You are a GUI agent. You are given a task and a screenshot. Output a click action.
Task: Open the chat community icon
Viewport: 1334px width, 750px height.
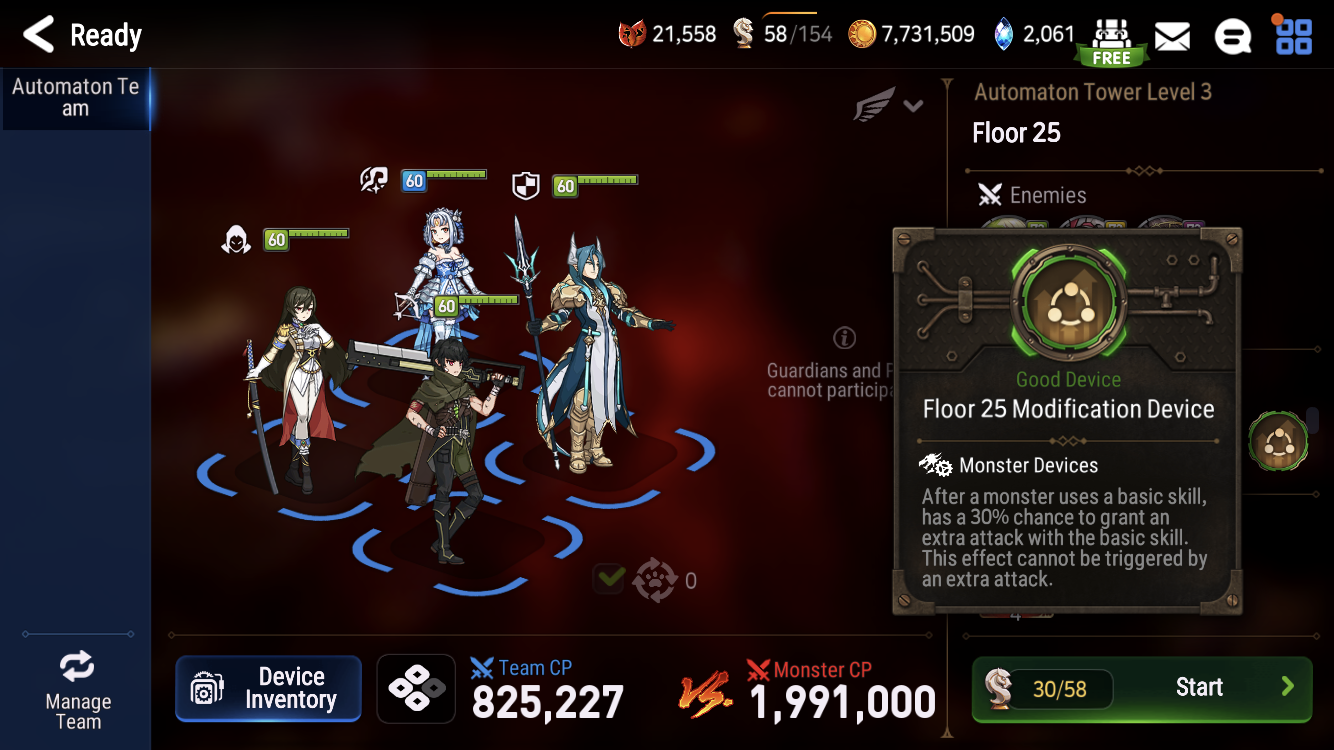(x=1233, y=35)
